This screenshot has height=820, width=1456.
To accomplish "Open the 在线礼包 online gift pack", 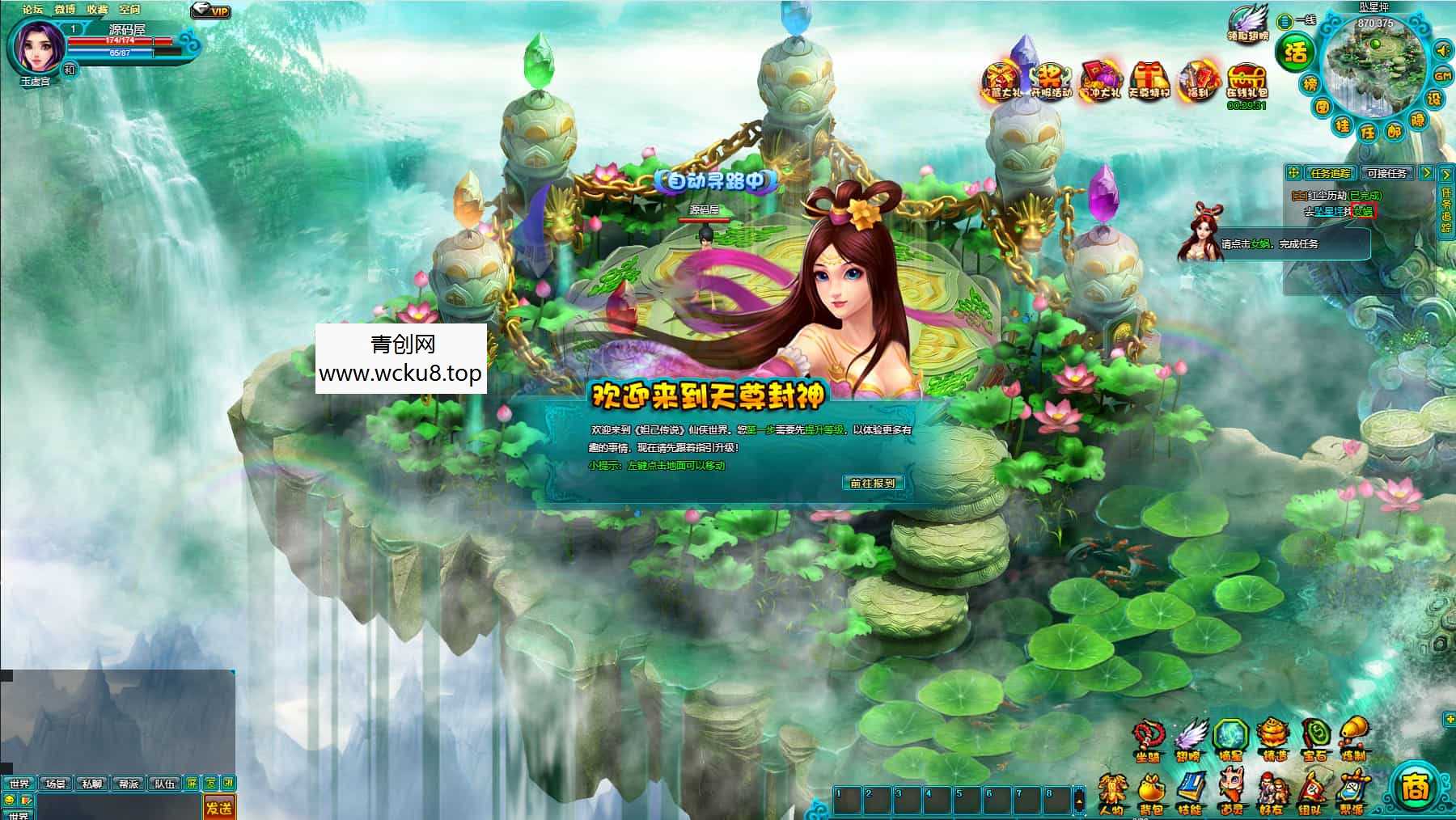I will [1248, 79].
